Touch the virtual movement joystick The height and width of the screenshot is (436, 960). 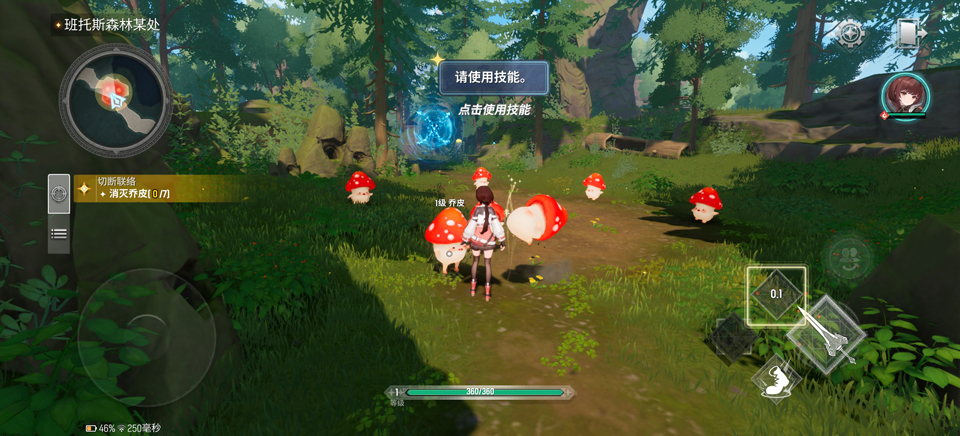146,336
